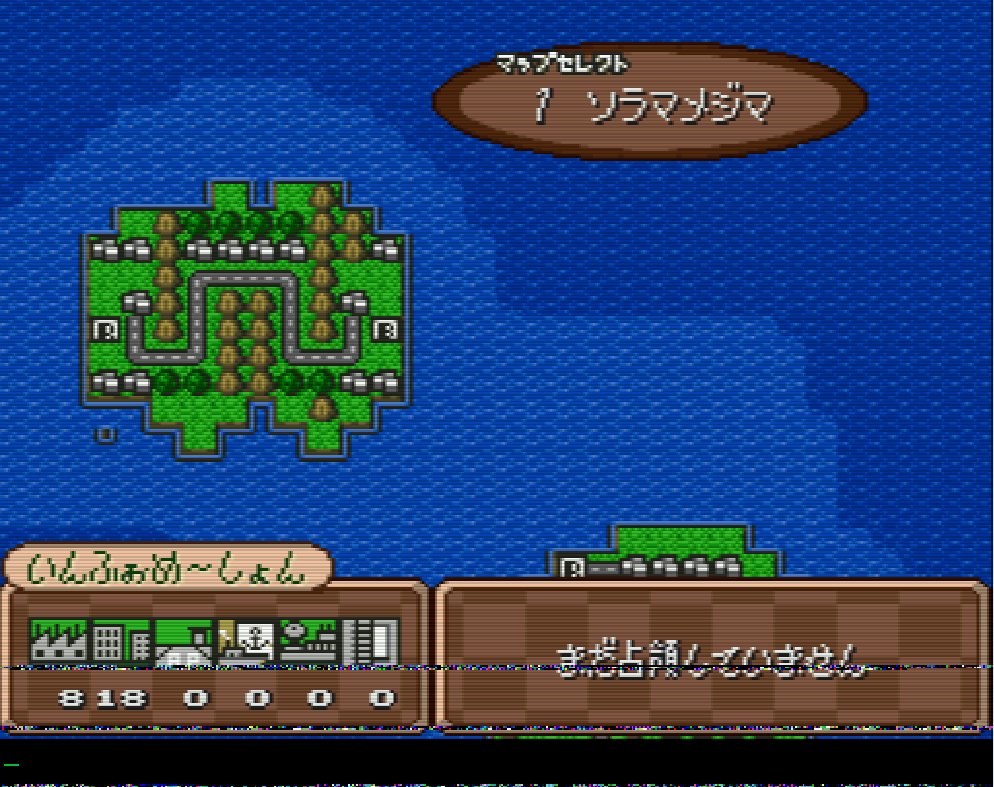Open the Information panel label
Viewport: 994px width, 787px height.
167,569
